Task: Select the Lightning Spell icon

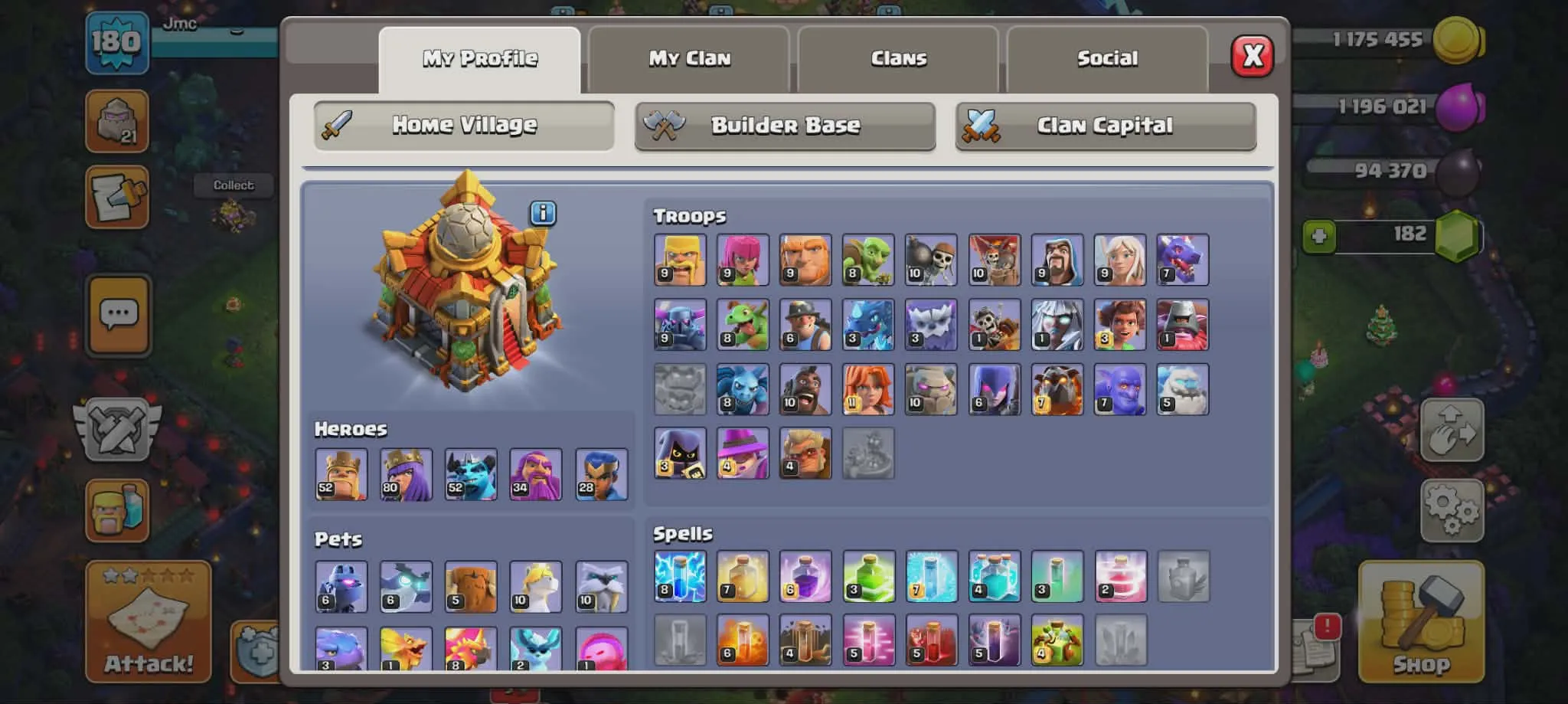Action: [678, 578]
